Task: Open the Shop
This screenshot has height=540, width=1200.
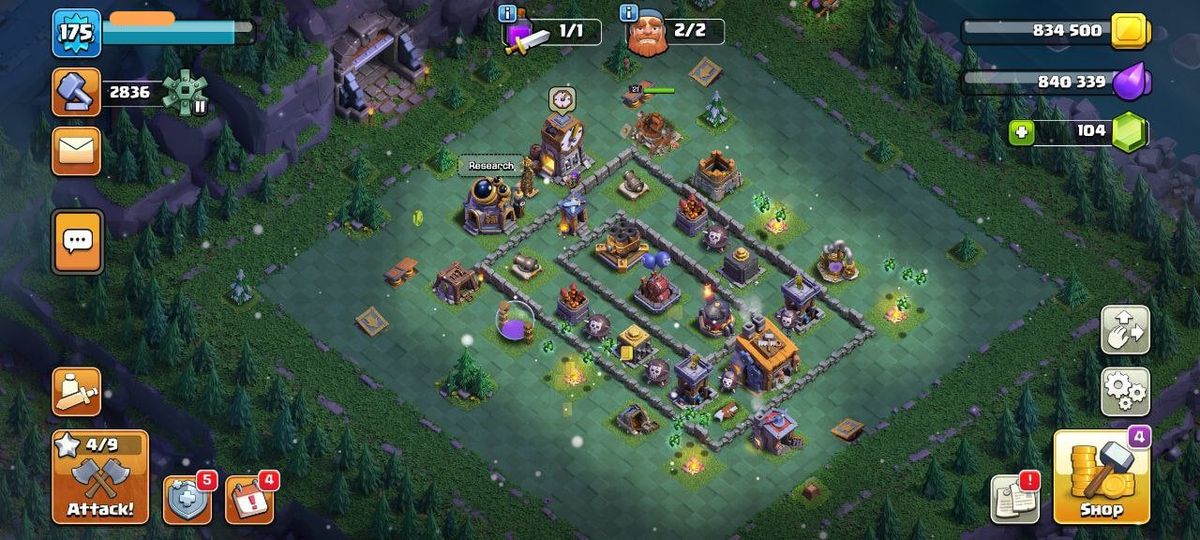Action: pyautogui.click(x=1100, y=478)
